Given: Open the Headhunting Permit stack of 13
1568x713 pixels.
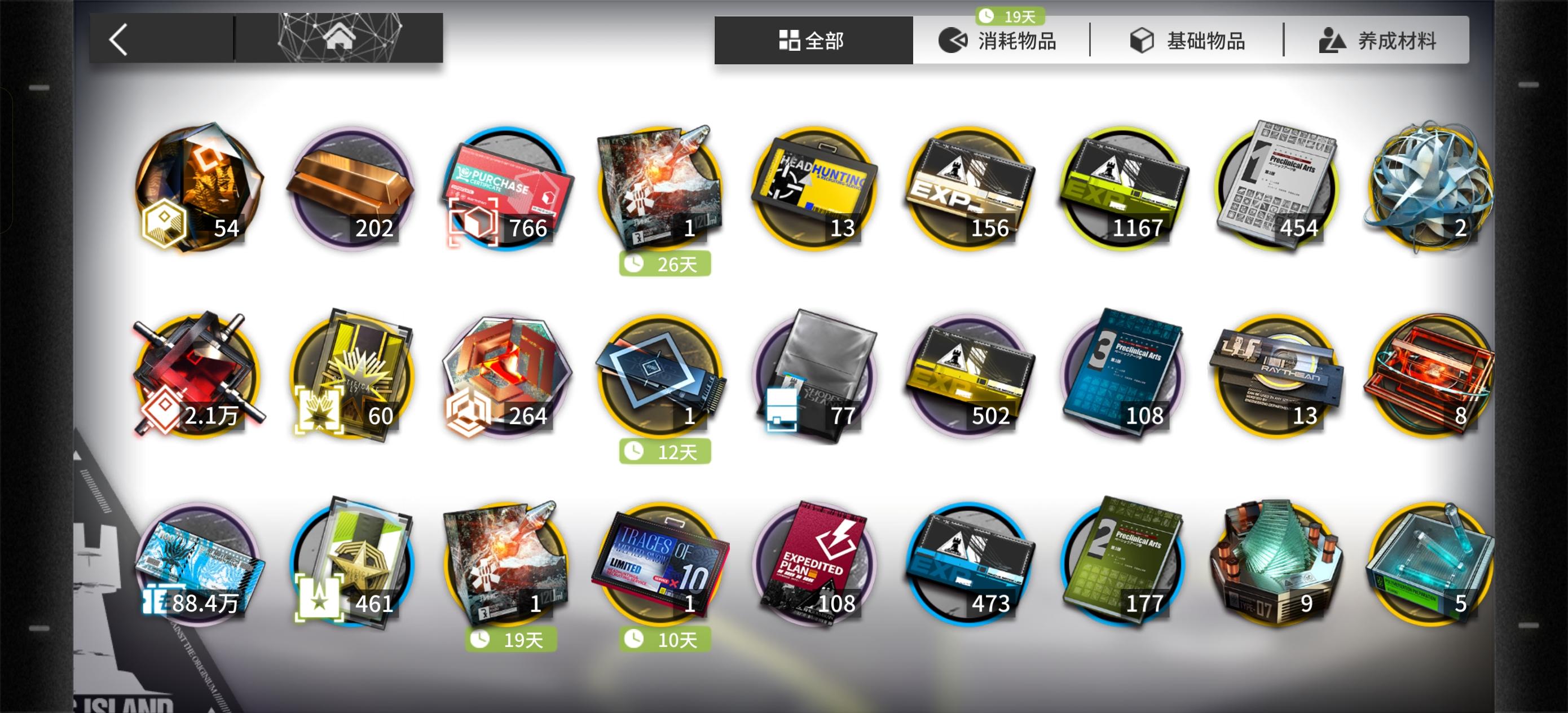Looking at the screenshot, I should point(816,189).
